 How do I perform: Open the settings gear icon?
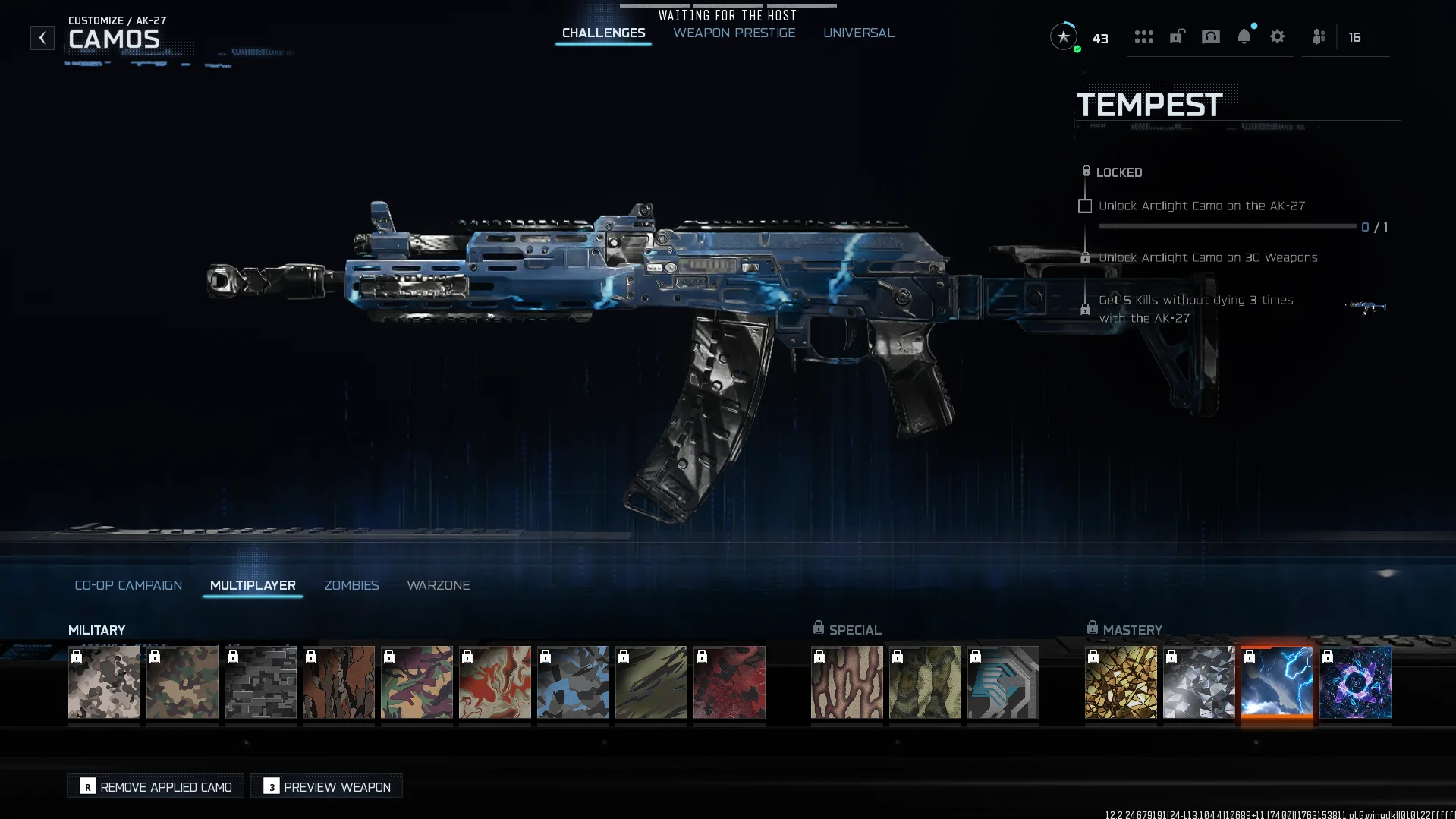1277,36
